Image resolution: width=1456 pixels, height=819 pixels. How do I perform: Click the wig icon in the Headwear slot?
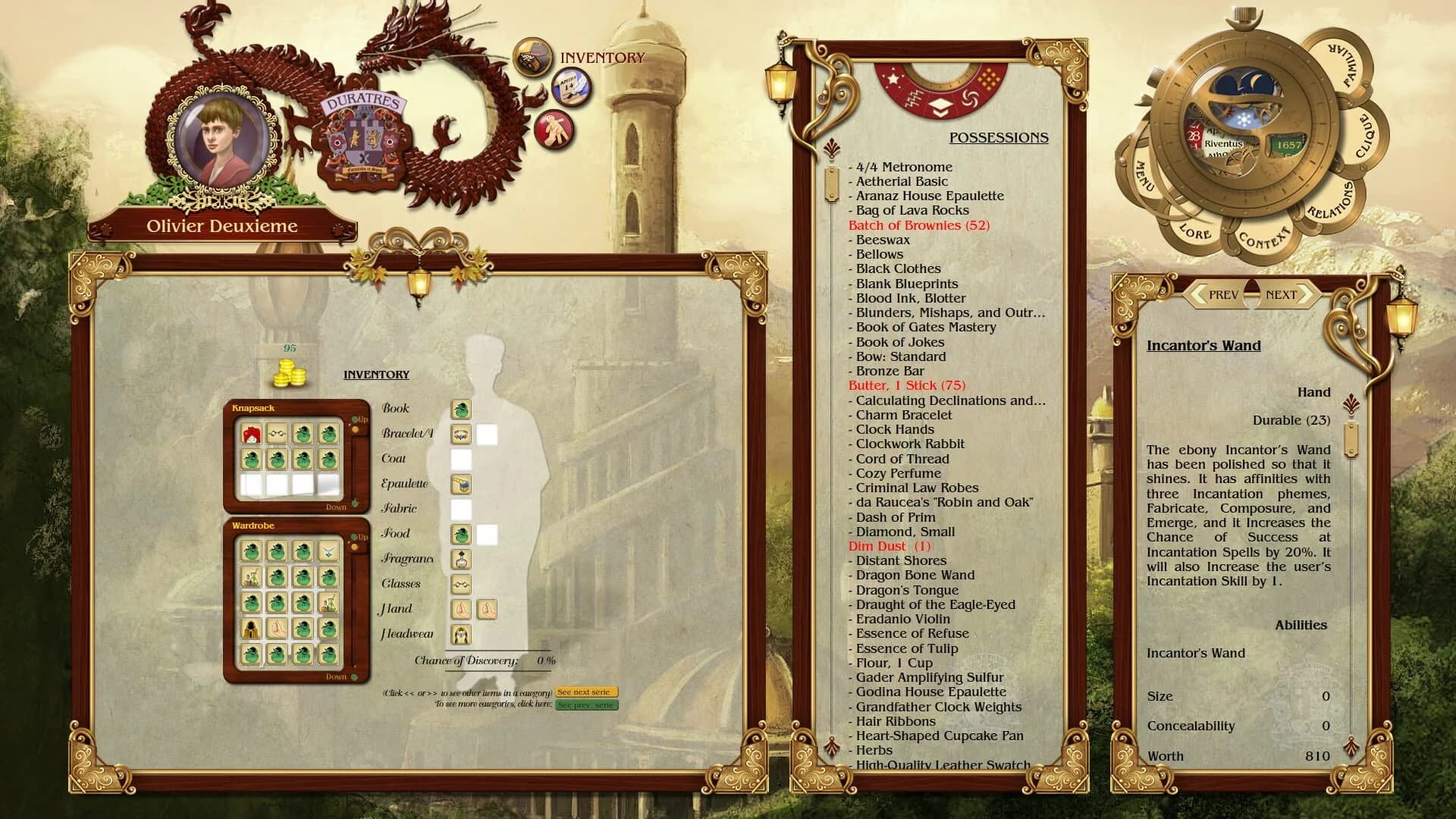click(461, 635)
